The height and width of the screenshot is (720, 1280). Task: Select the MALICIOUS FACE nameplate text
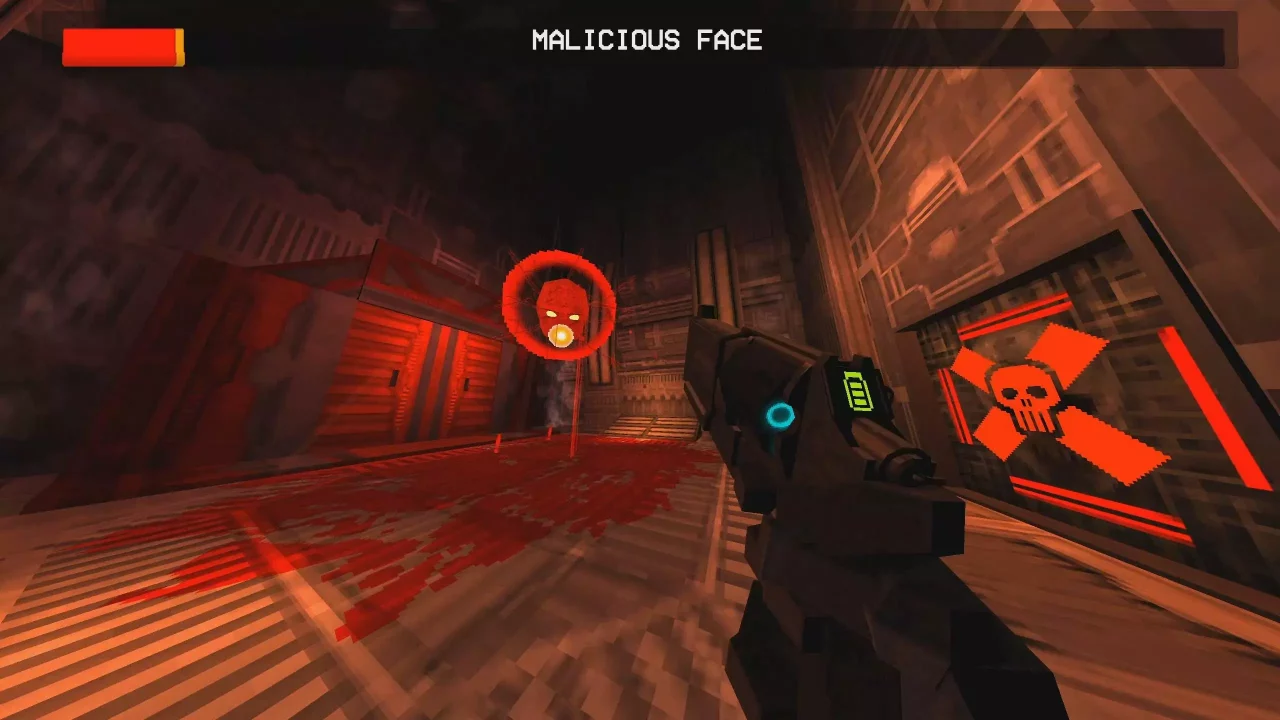pyautogui.click(x=647, y=41)
